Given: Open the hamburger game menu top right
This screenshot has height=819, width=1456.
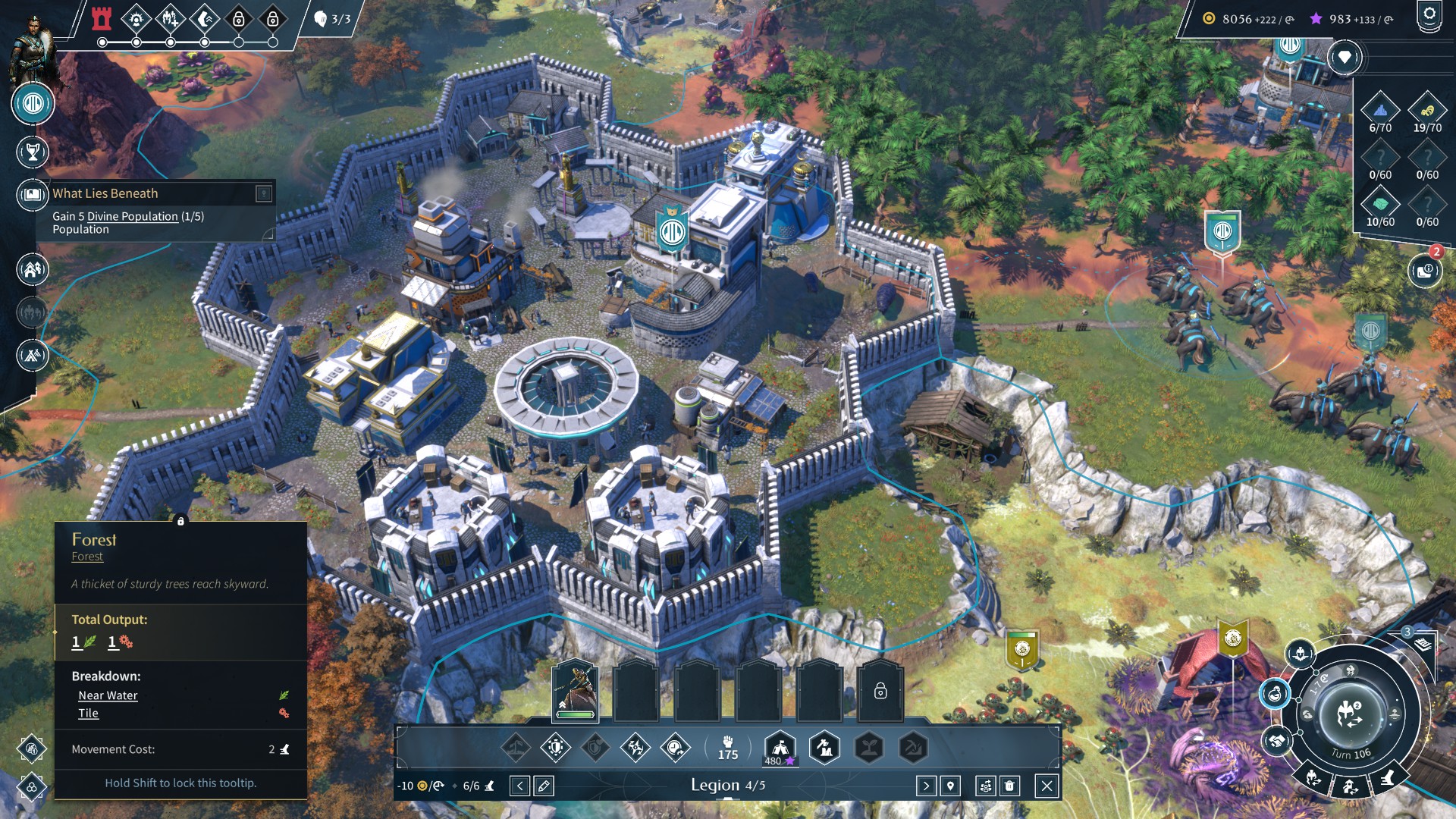Looking at the screenshot, I should 1430,13.
